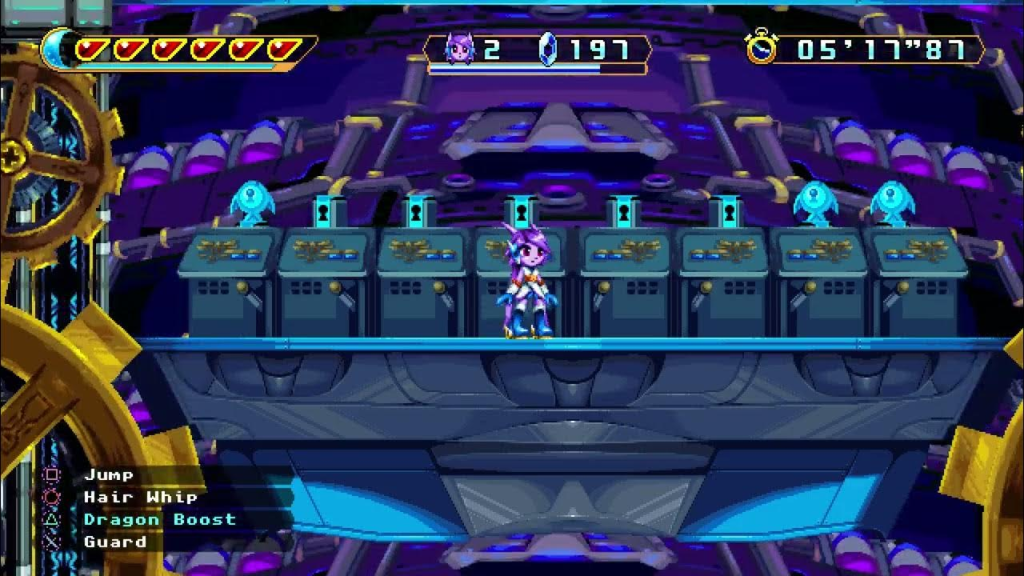The height and width of the screenshot is (576, 1024).
Task: Click Lilac's lives portrait icon
Action: (x=458, y=48)
